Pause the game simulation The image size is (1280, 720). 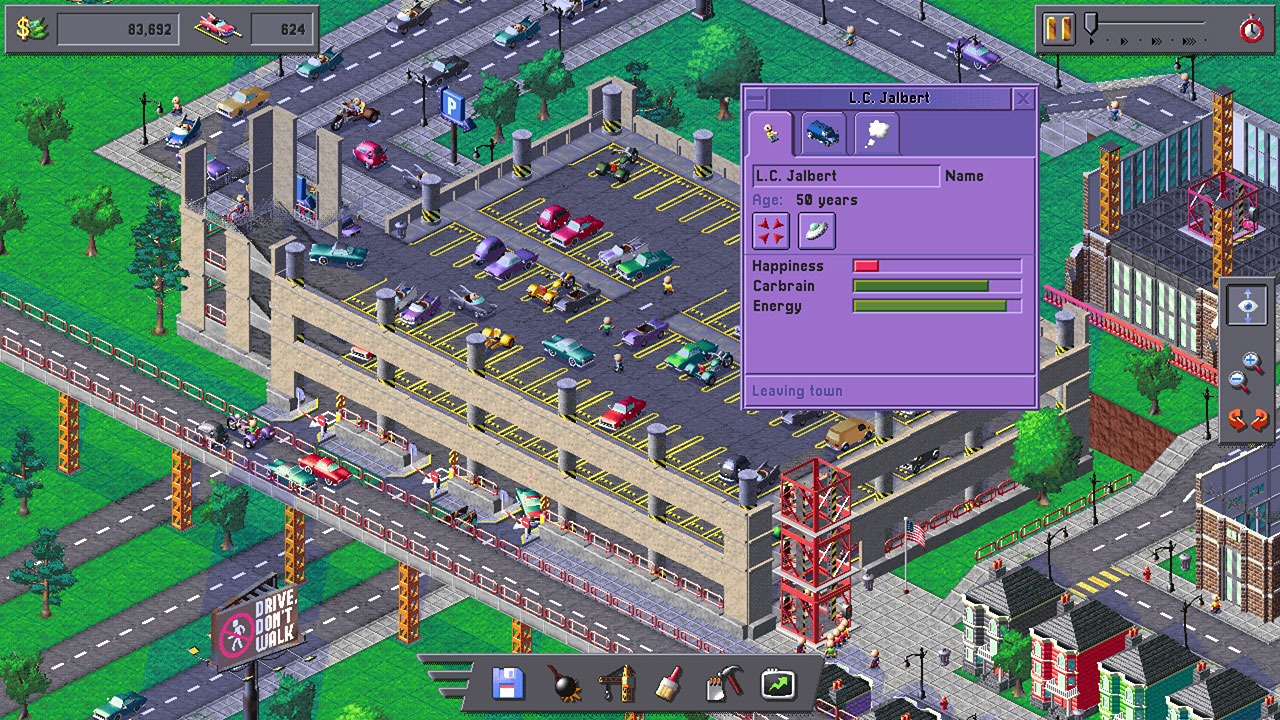tap(1058, 28)
